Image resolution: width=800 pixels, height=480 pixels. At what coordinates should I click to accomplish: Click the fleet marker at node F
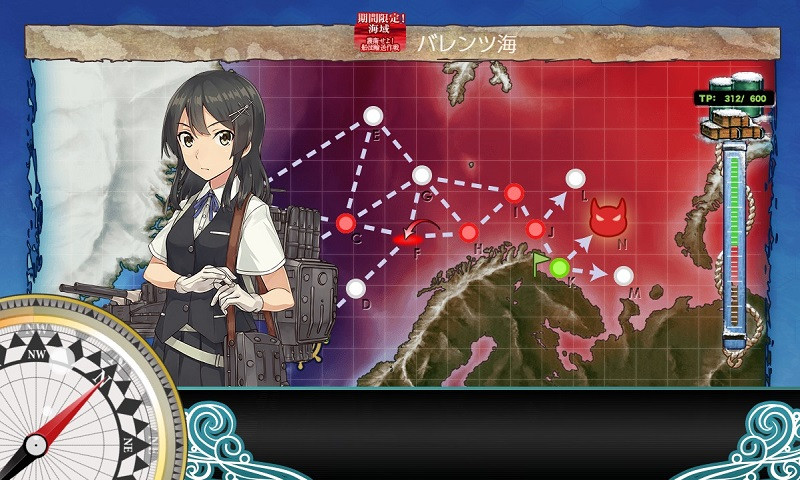pyautogui.click(x=407, y=239)
